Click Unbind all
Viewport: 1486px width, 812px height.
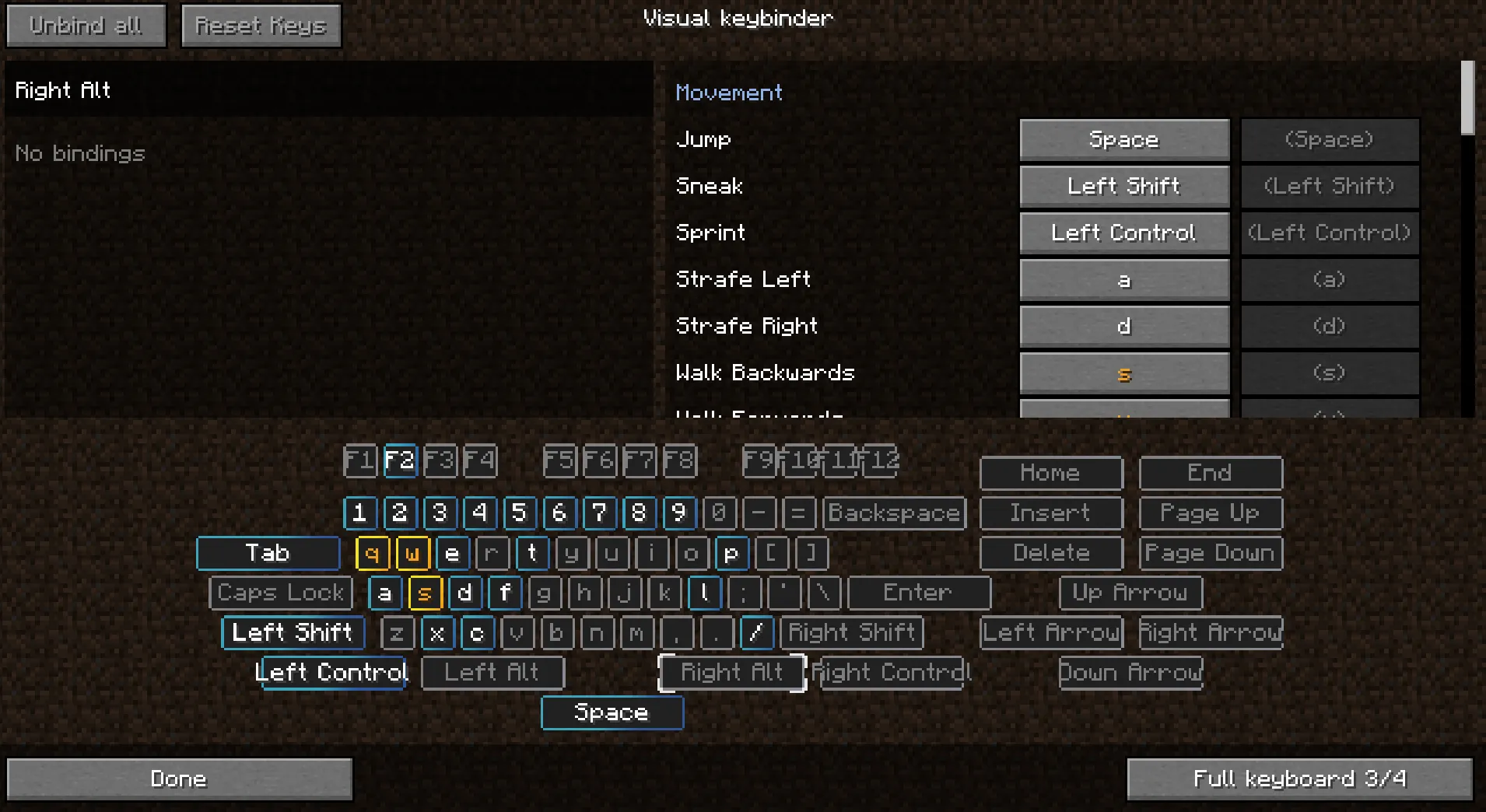tap(86, 24)
